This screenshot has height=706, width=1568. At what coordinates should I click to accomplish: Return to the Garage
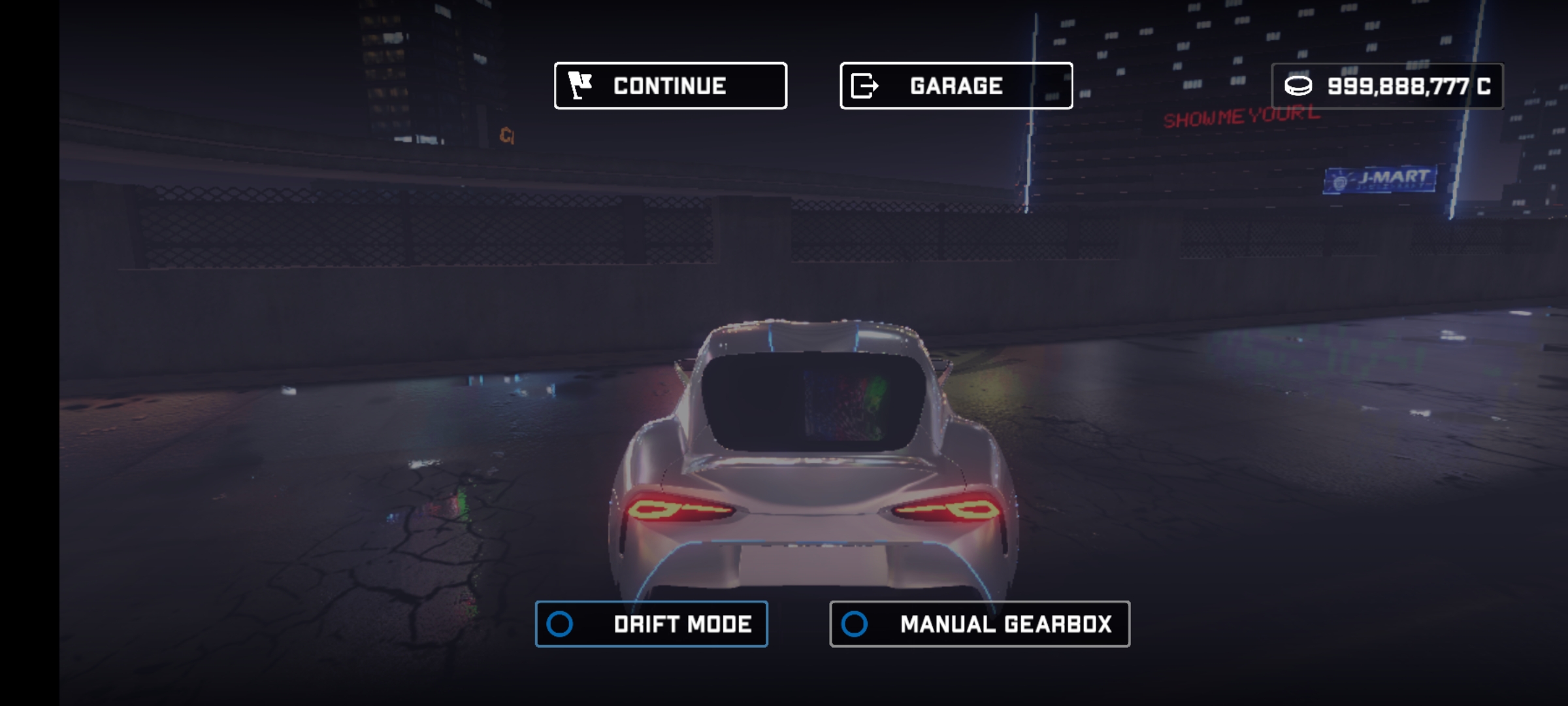pyautogui.click(x=956, y=86)
